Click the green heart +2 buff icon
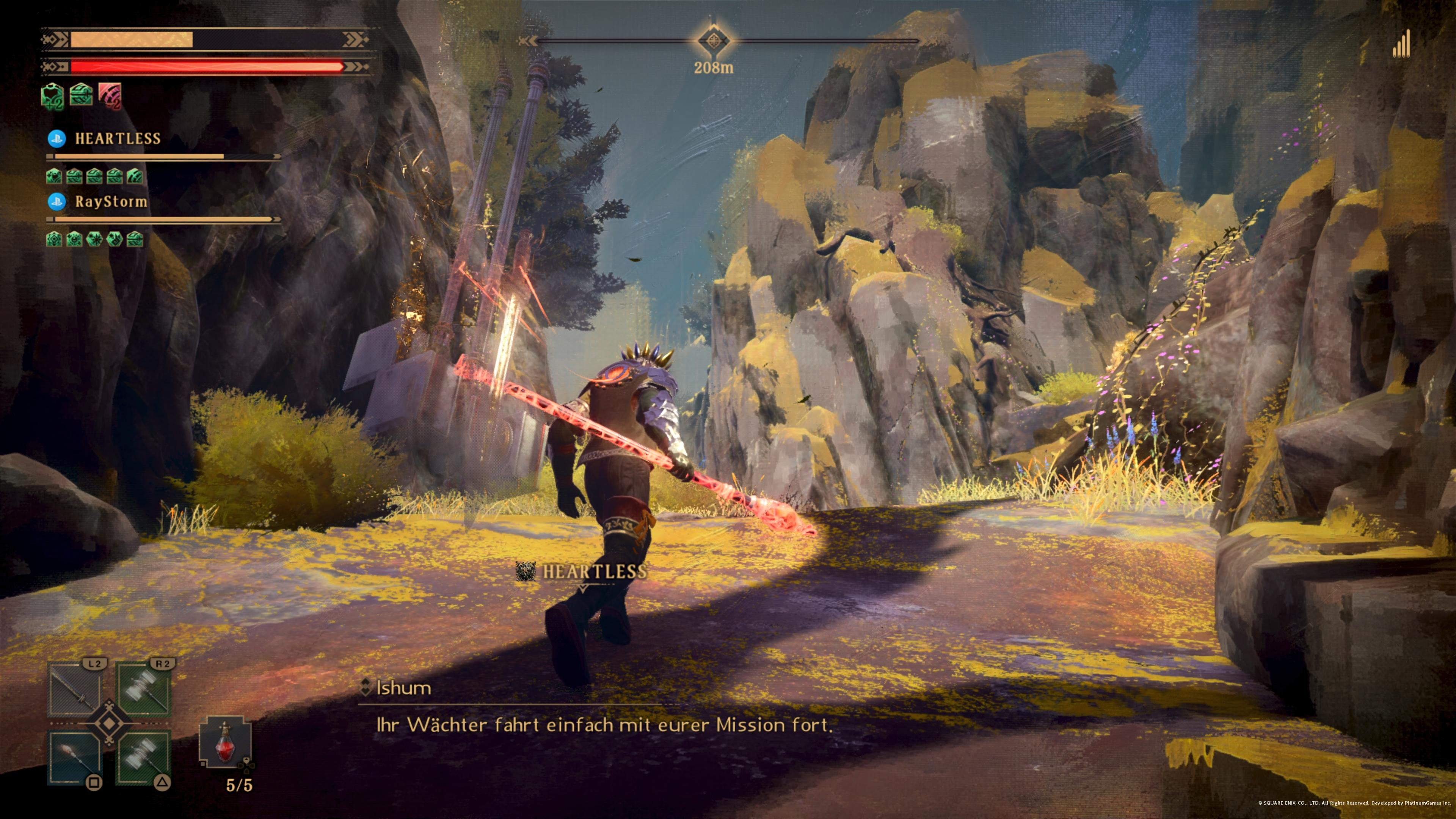Viewport: 1456px width, 819px height. coord(53,96)
